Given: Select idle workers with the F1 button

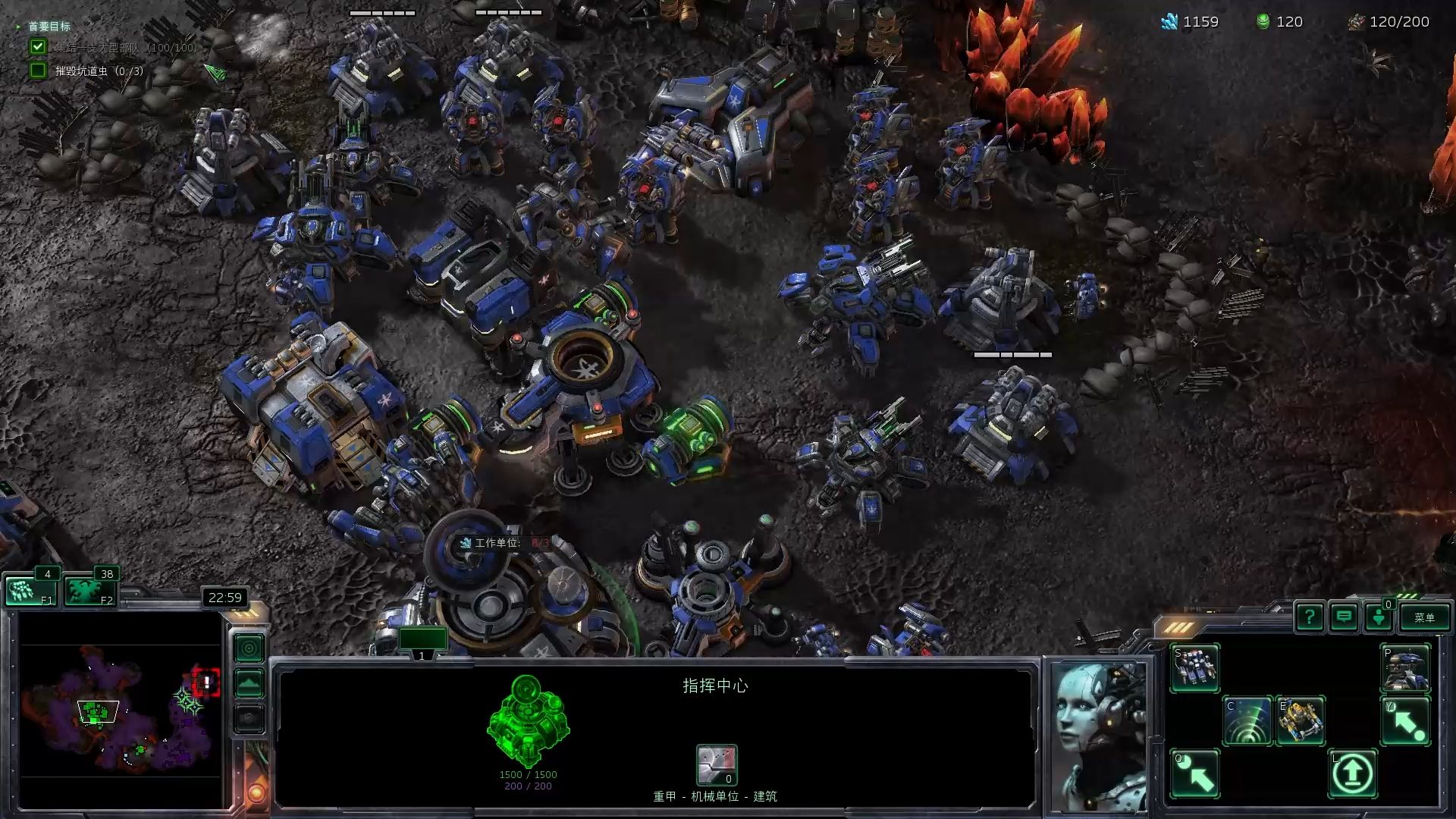Looking at the screenshot, I should 31,591.
